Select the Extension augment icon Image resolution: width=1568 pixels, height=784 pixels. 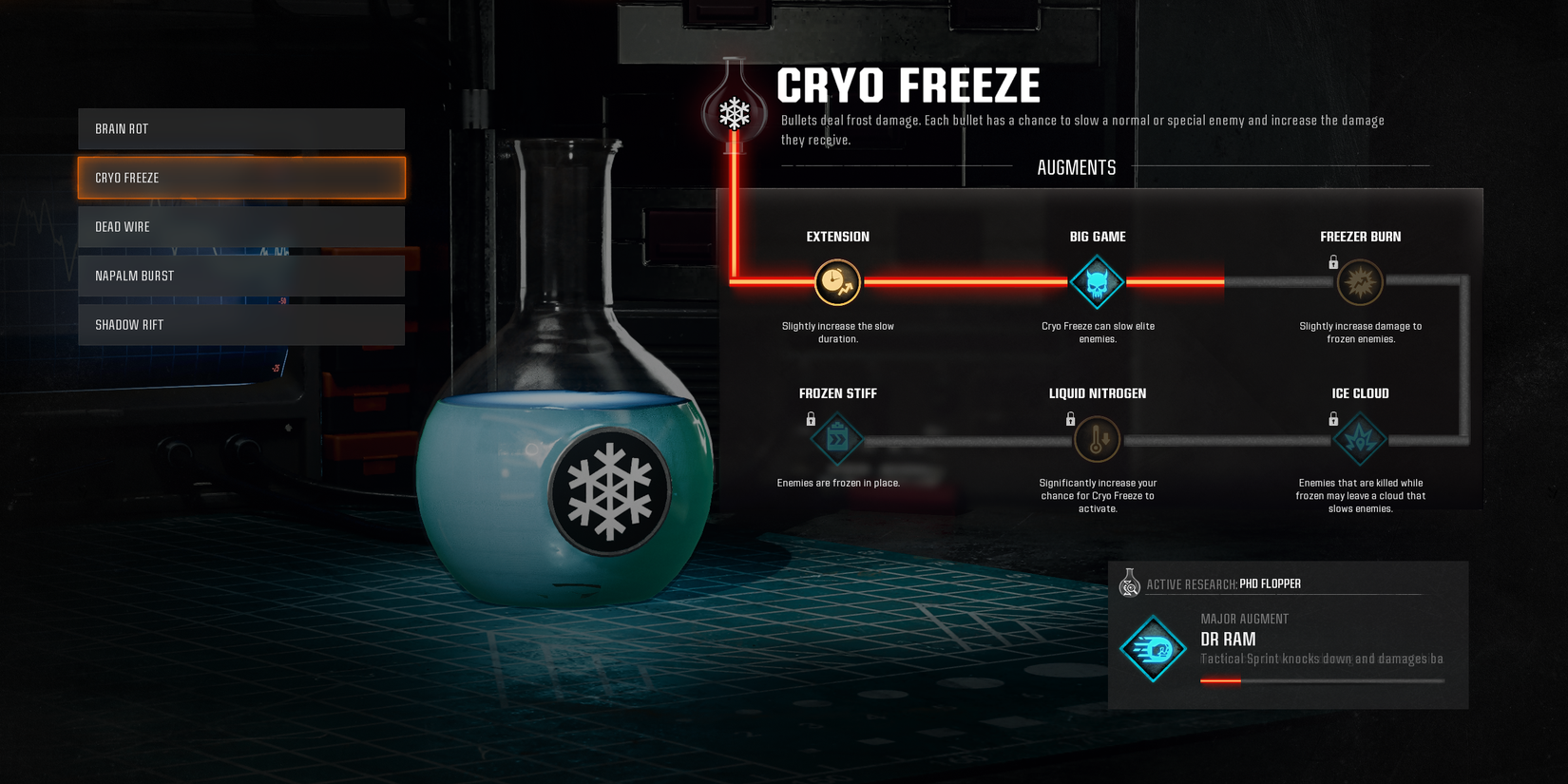[837, 282]
